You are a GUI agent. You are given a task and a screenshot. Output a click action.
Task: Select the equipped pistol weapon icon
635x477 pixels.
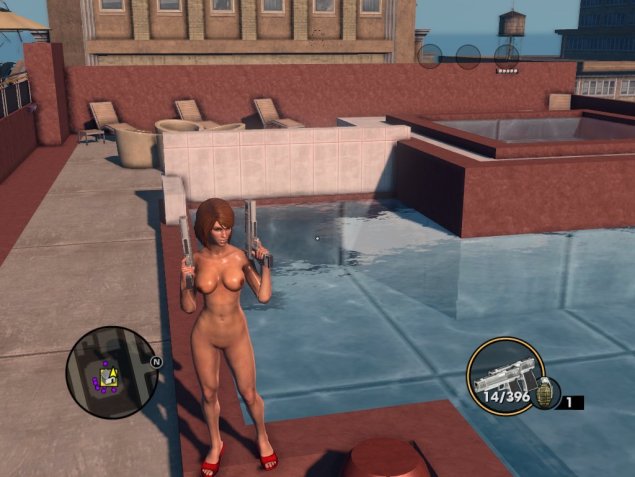coord(503,371)
